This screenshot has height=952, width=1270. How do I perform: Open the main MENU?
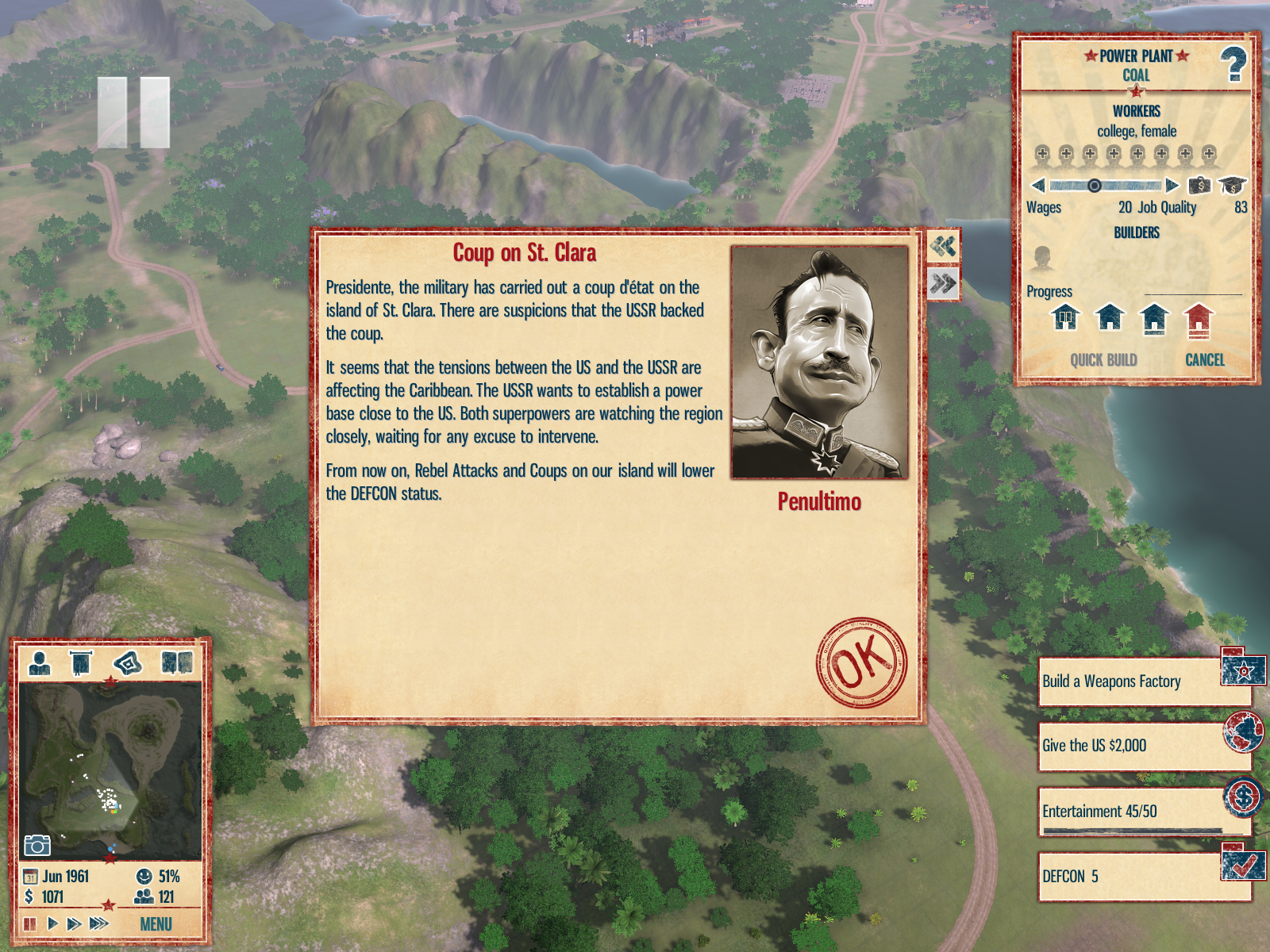[x=156, y=924]
